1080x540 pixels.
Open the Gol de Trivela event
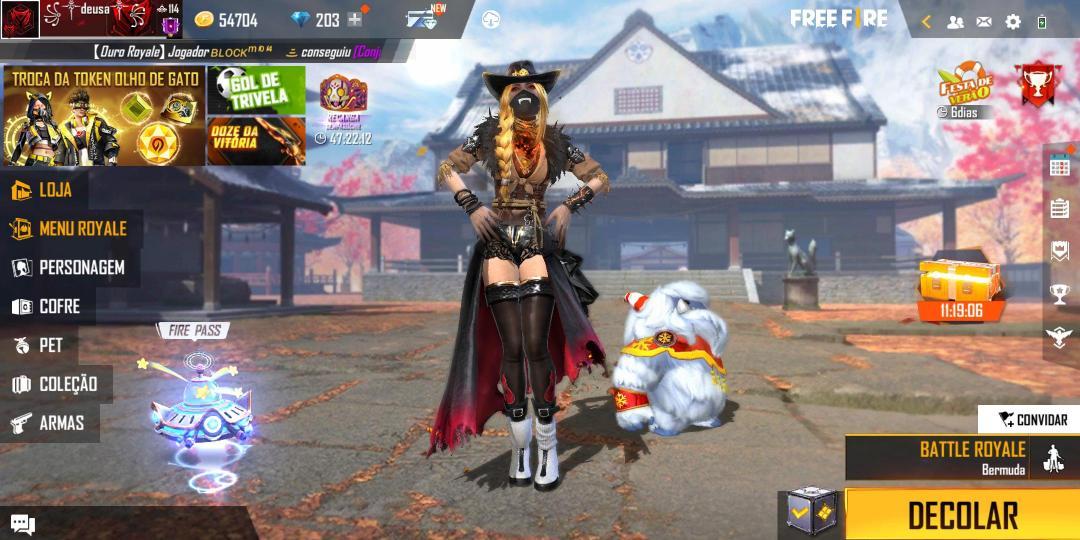(x=256, y=90)
